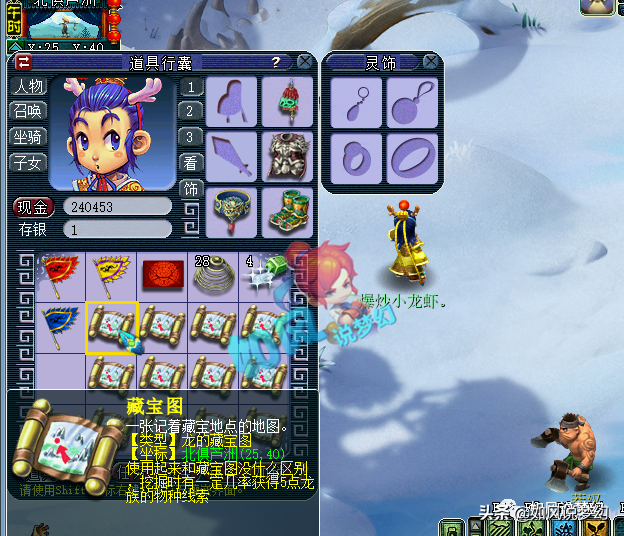Click the 现金 cash button

34,207
